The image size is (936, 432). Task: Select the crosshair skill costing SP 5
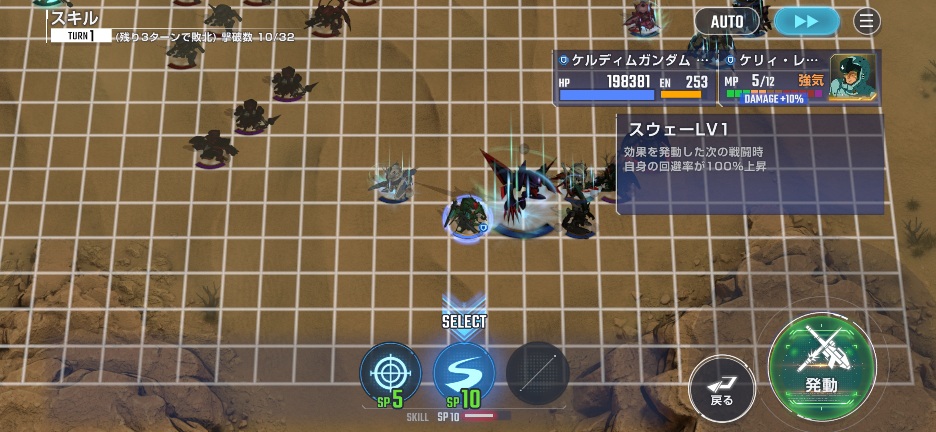(x=390, y=373)
